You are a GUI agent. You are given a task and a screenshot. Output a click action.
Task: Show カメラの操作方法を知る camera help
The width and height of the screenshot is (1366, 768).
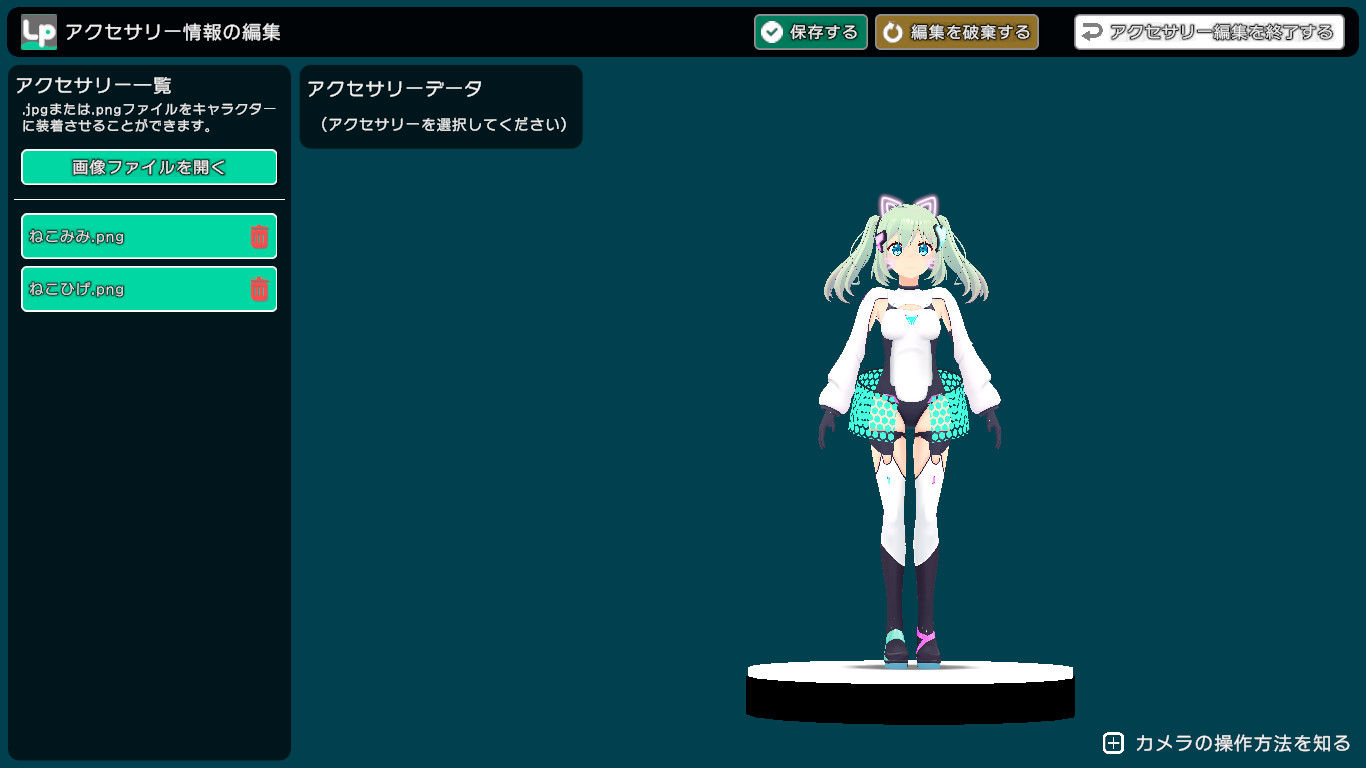pyautogui.click(x=1227, y=743)
